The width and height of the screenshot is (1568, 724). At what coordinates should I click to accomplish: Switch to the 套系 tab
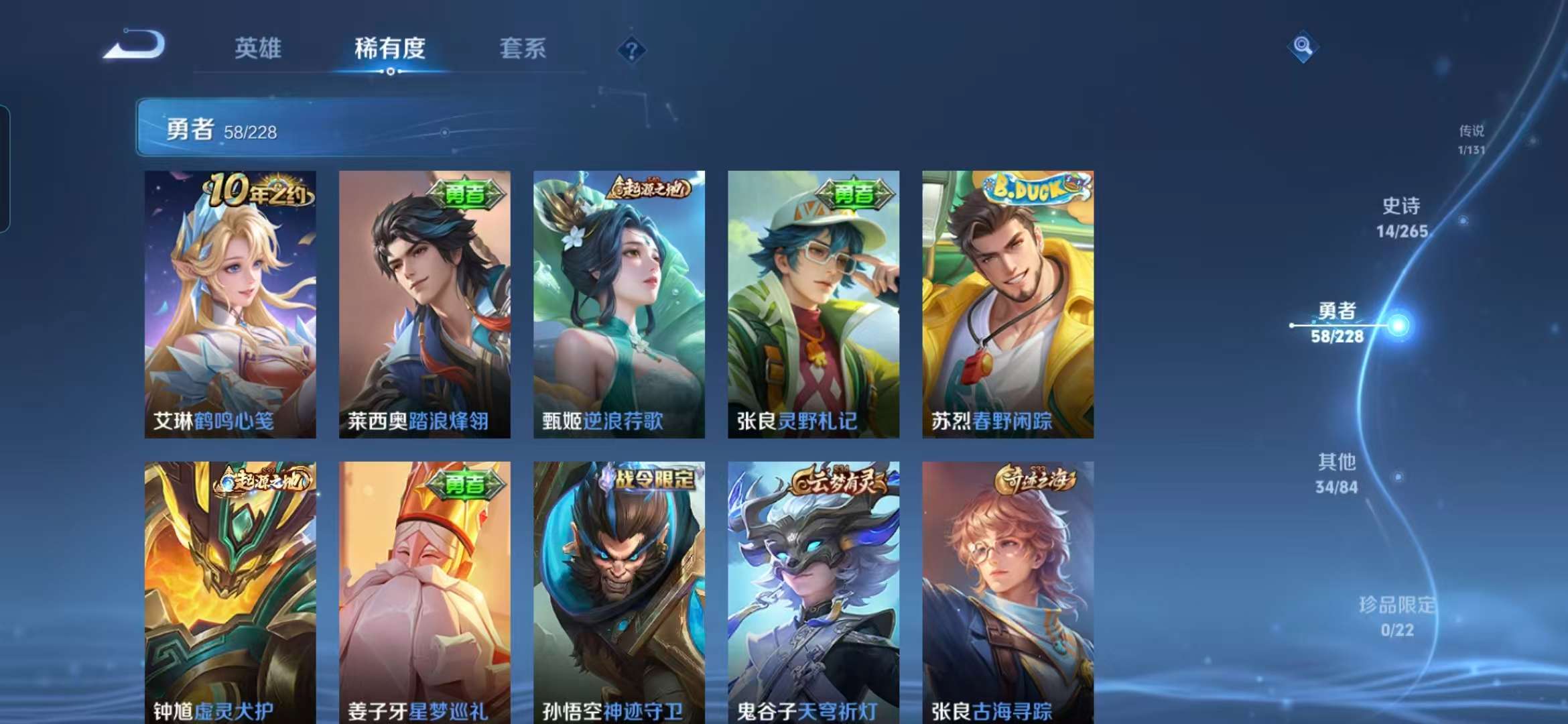point(522,48)
